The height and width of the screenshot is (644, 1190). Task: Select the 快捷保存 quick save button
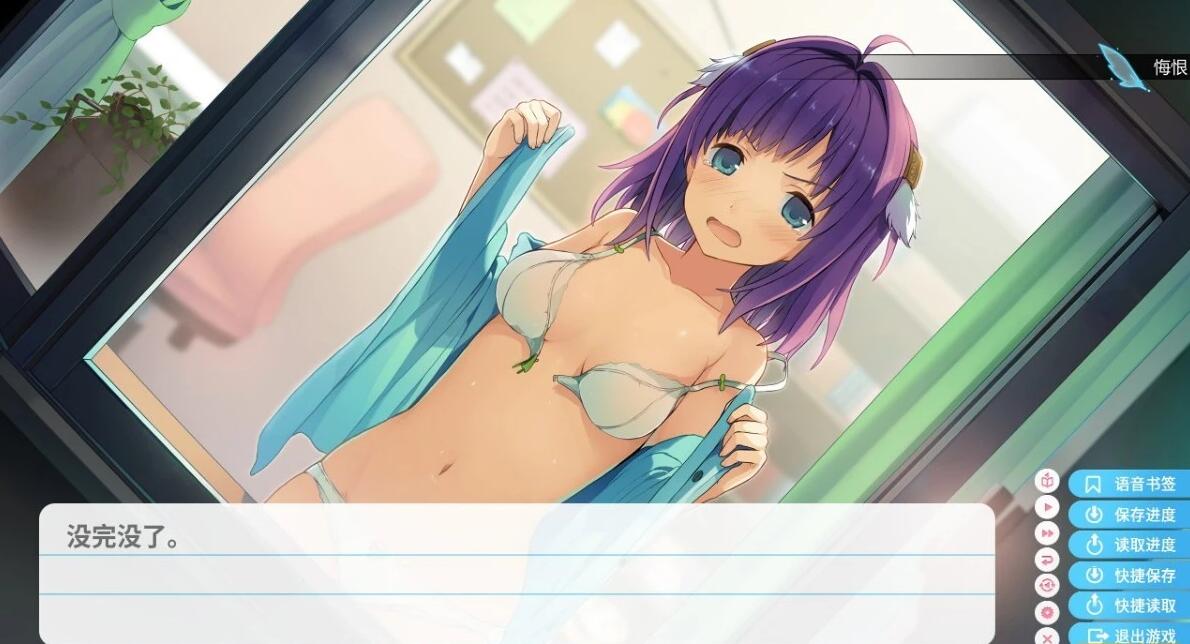click(1129, 576)
